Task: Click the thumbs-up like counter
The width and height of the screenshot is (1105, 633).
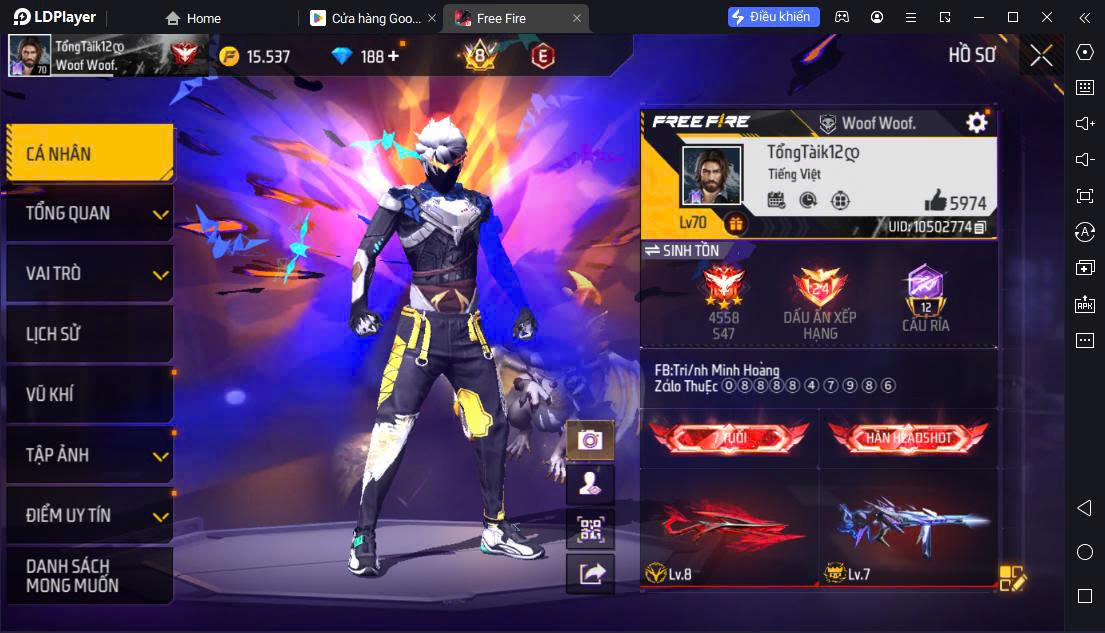Action: click(x=955, y=201)
